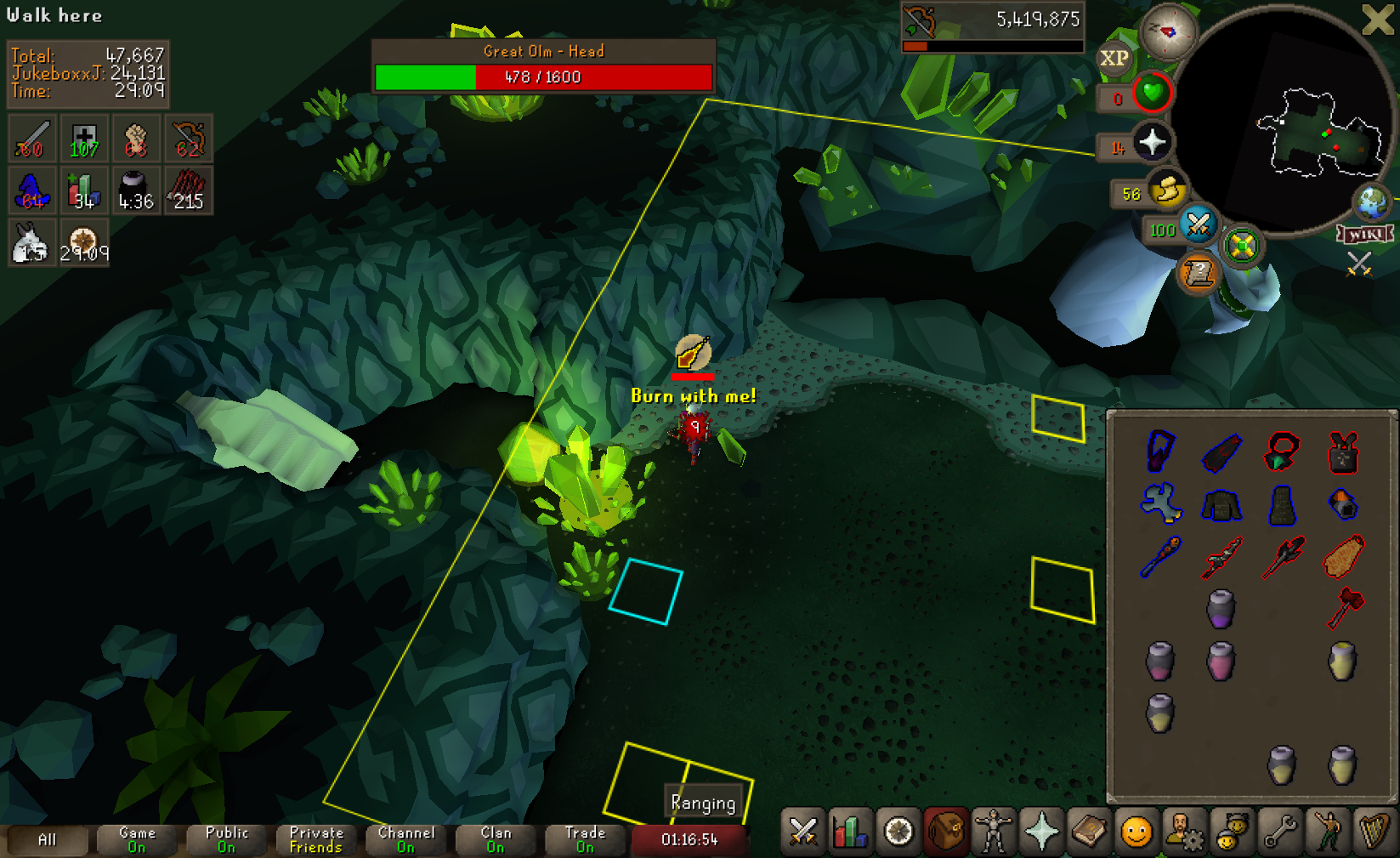Click the Wiki lookup banner
1400x858 pixels.
(1364, 234)
